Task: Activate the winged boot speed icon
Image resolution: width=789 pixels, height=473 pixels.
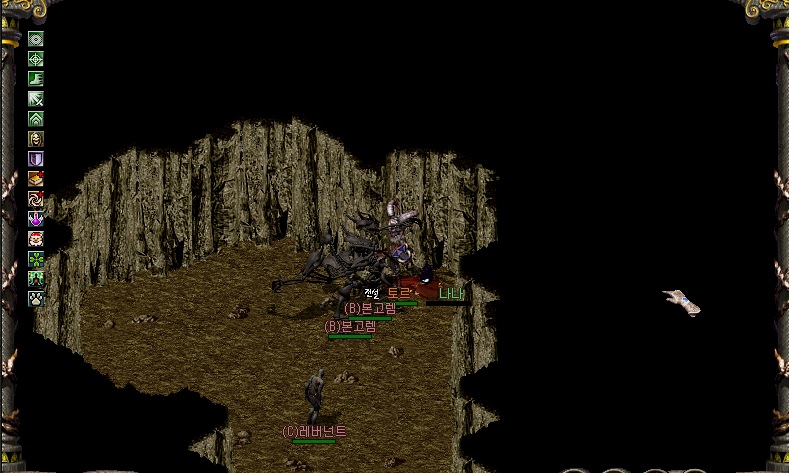Action: [x=36, y=79]
